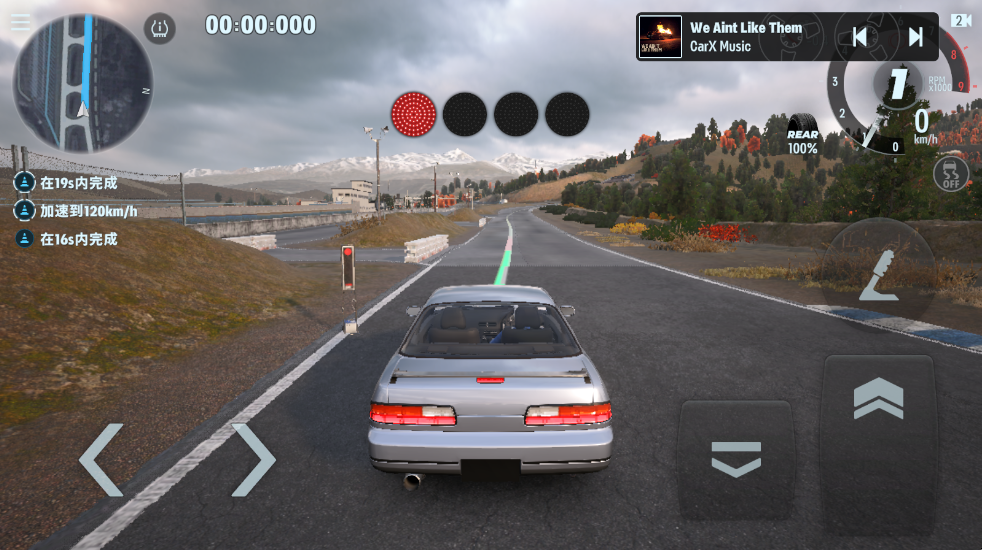
Task: Skip to the next music track
Action: tap(915, 37)
